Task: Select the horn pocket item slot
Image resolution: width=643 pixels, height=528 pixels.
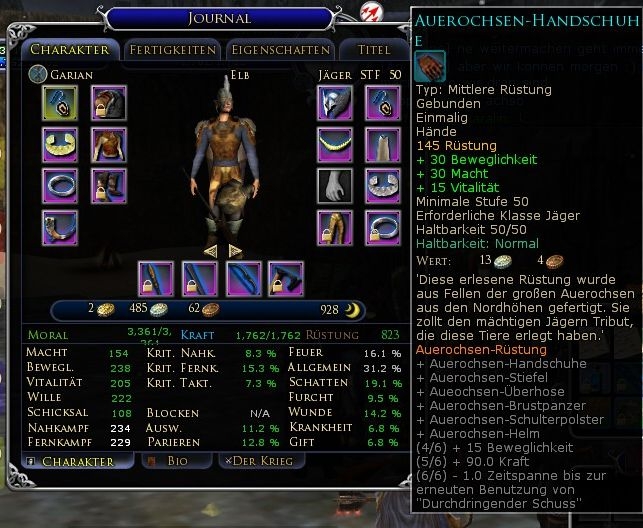Action: [60, 228]
